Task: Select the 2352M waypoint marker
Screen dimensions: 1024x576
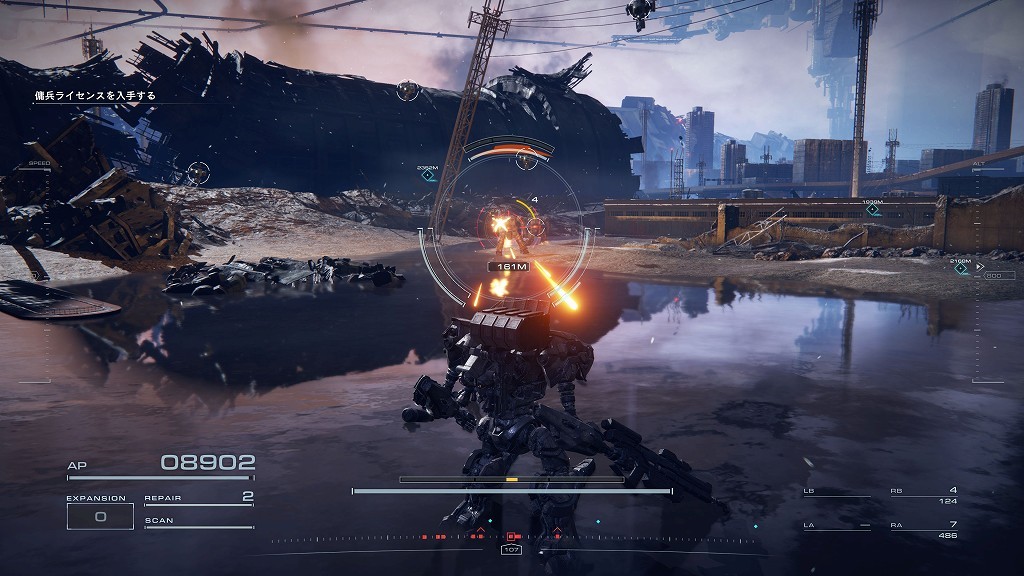Action: tap(428, 176)
